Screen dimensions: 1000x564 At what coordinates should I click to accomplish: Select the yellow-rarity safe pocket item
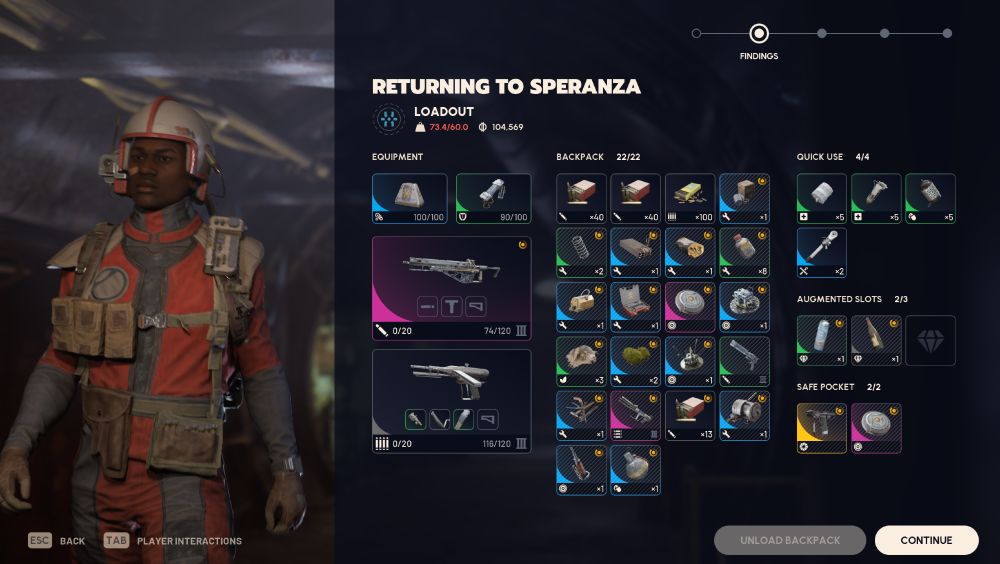(x=822, y=428)
